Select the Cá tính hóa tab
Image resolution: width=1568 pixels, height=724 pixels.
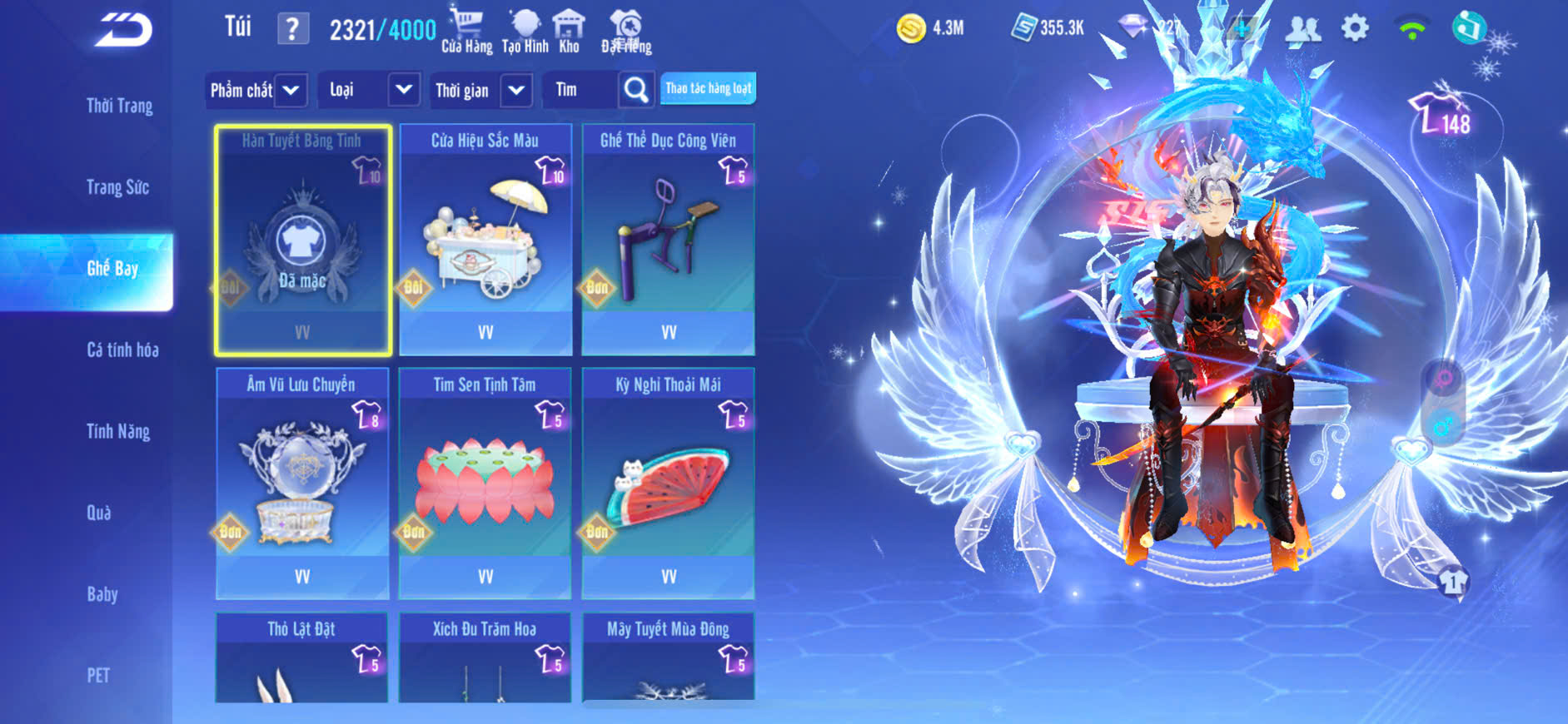click(122, 350)
